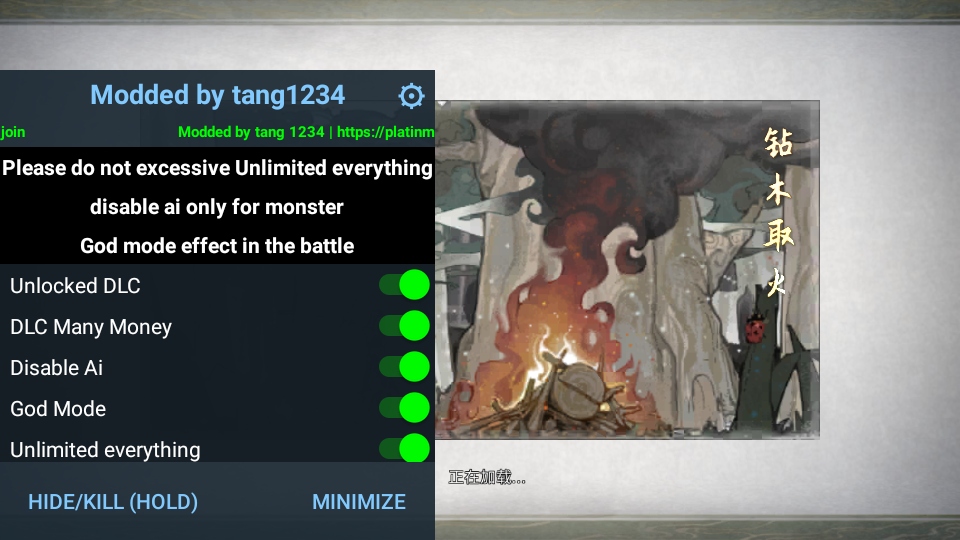Toggle the Disable Ai switch
The width and height of the screenshot is (960, 540).
405,367
